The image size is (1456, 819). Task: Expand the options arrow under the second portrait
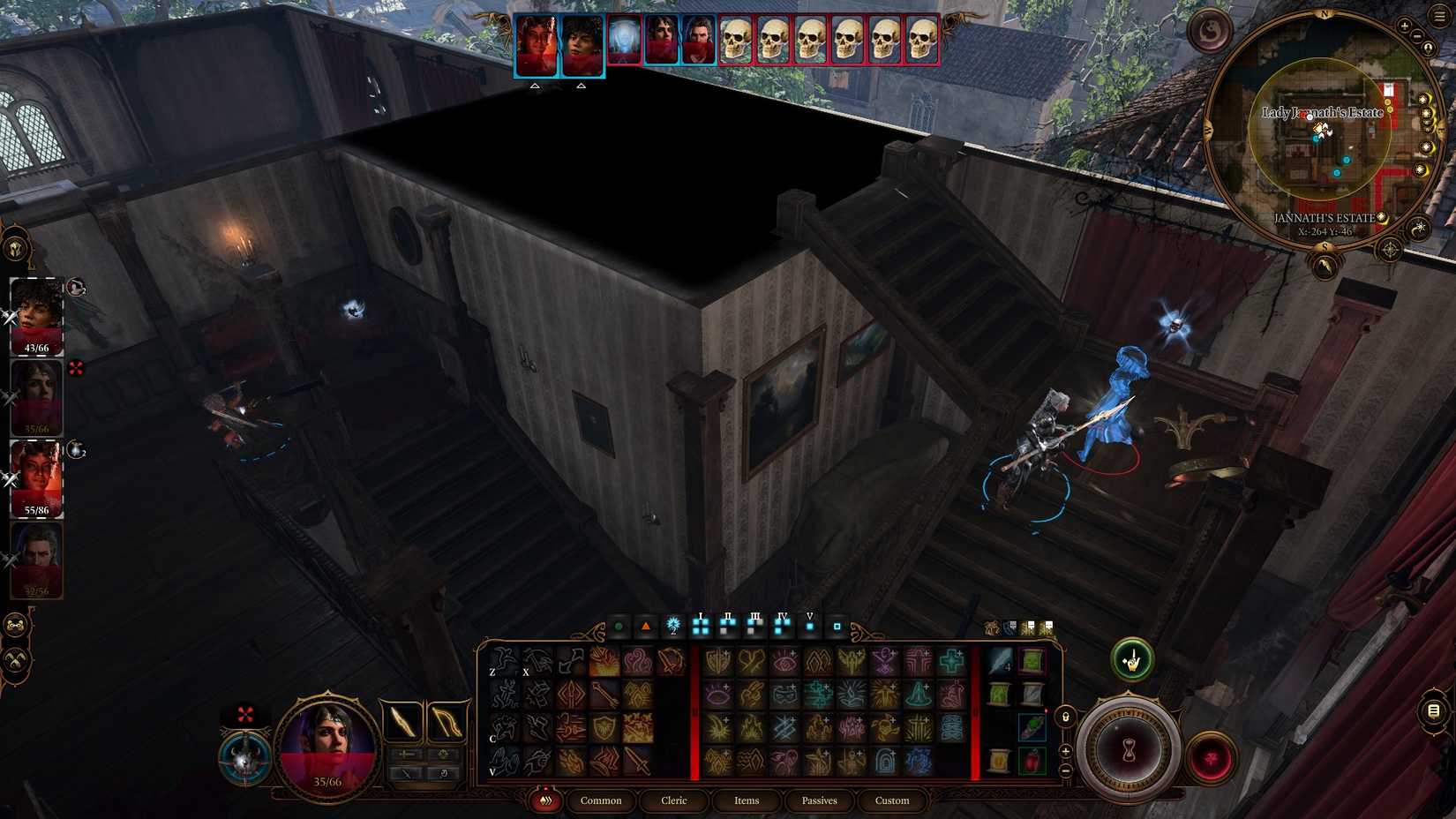(582, 86)
